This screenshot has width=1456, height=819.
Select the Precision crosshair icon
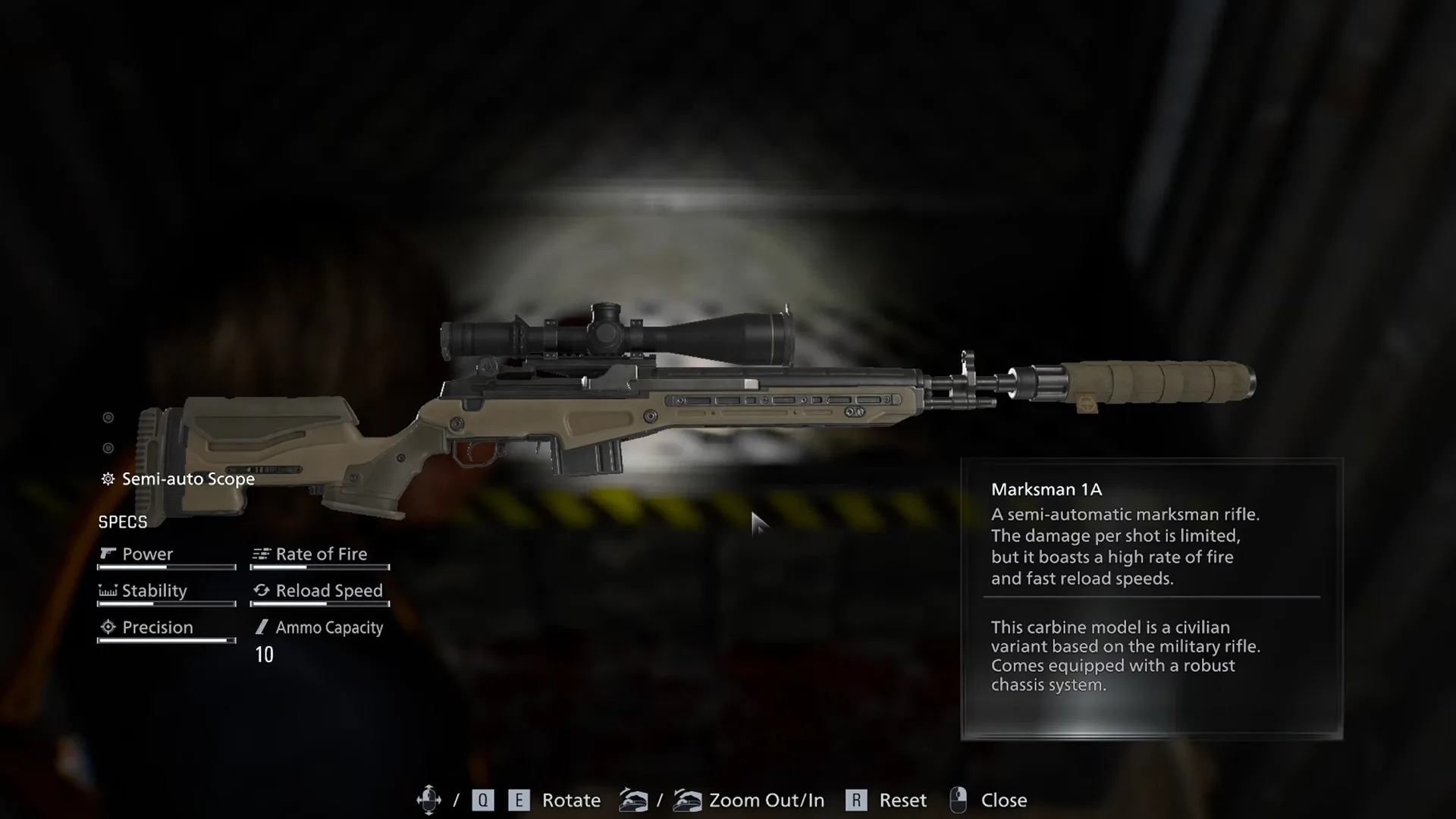108,627
